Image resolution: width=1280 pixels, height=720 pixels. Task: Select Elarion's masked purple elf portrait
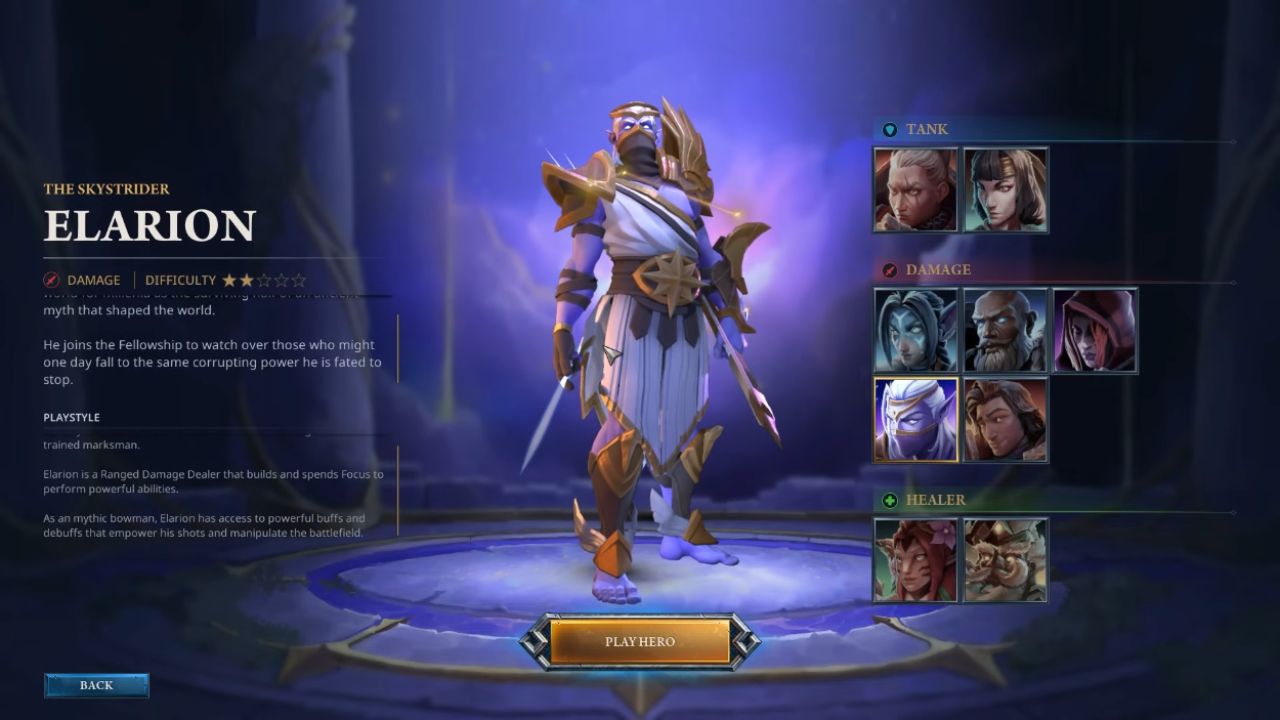tap(915, 420)
